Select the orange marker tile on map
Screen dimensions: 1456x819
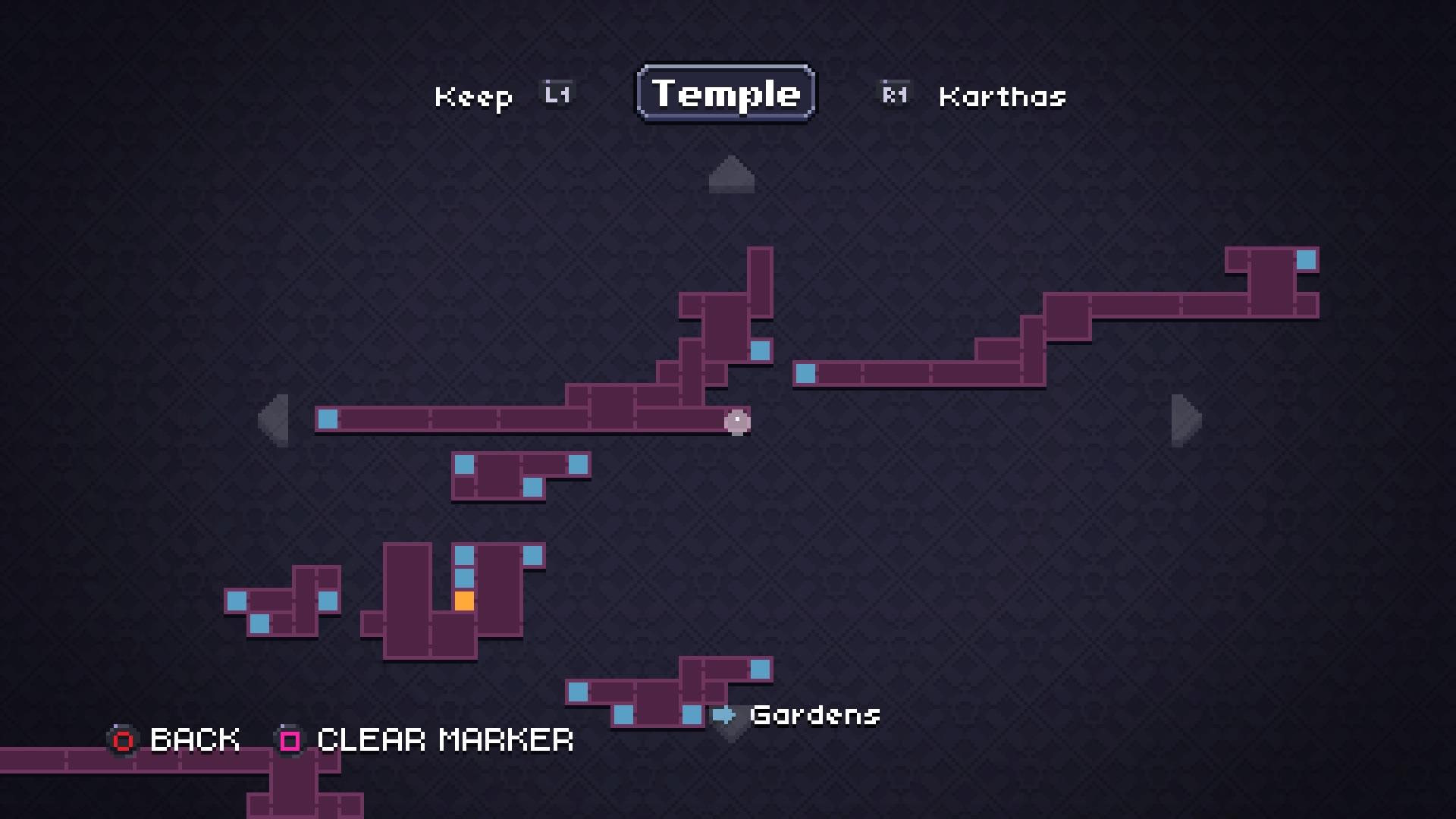coord(464,601)
